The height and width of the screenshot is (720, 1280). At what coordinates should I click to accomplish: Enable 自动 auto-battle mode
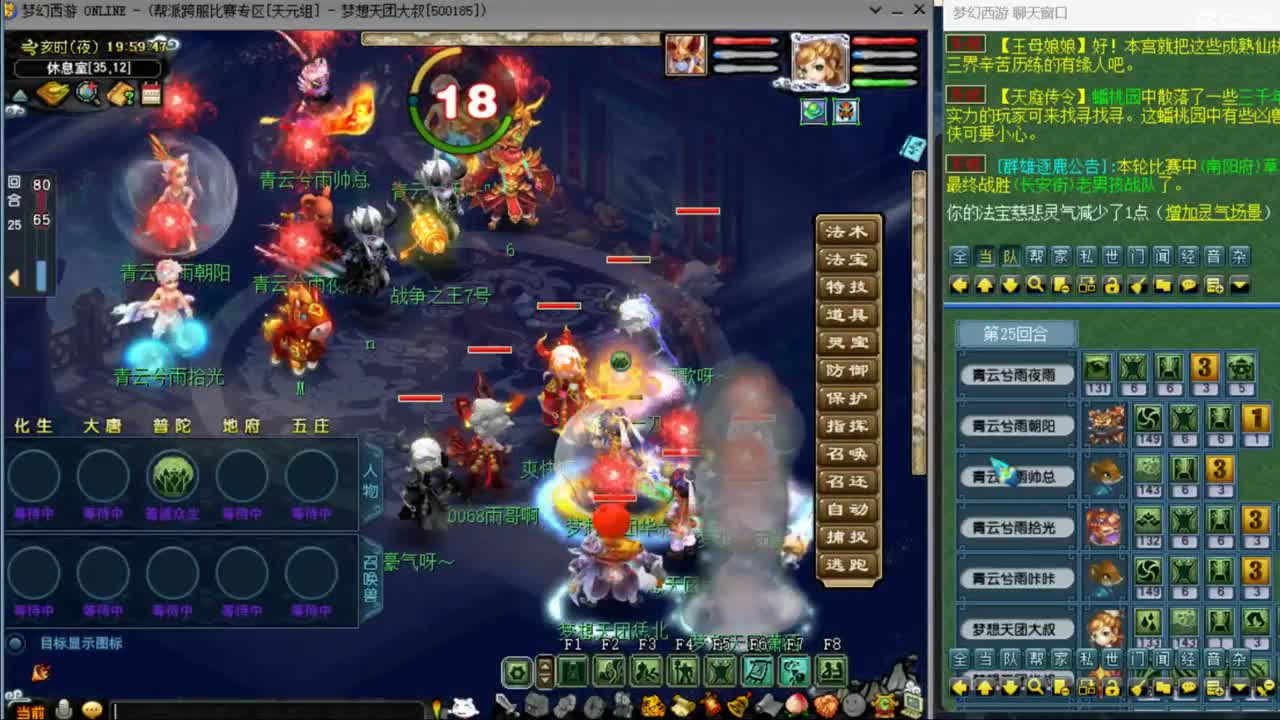click(x=848, y=510)
